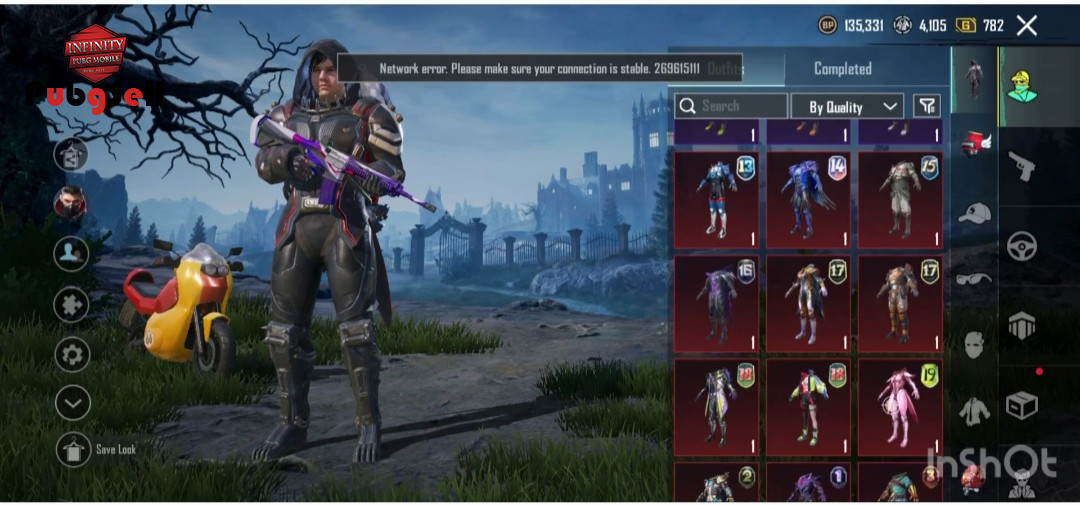Close the inventory with the X button

click(x=1027, y=26)
